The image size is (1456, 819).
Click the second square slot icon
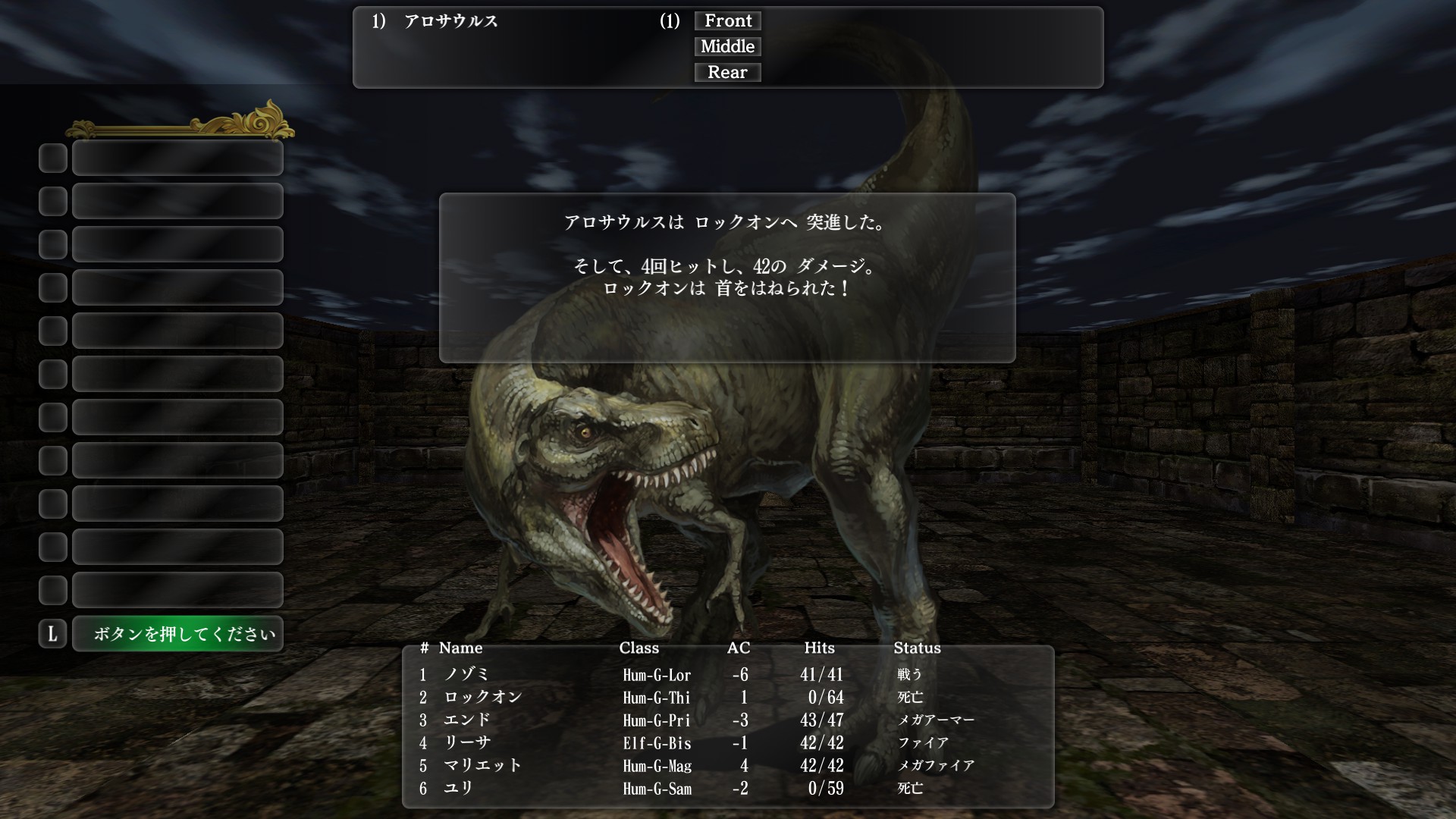tap(52, 201)
